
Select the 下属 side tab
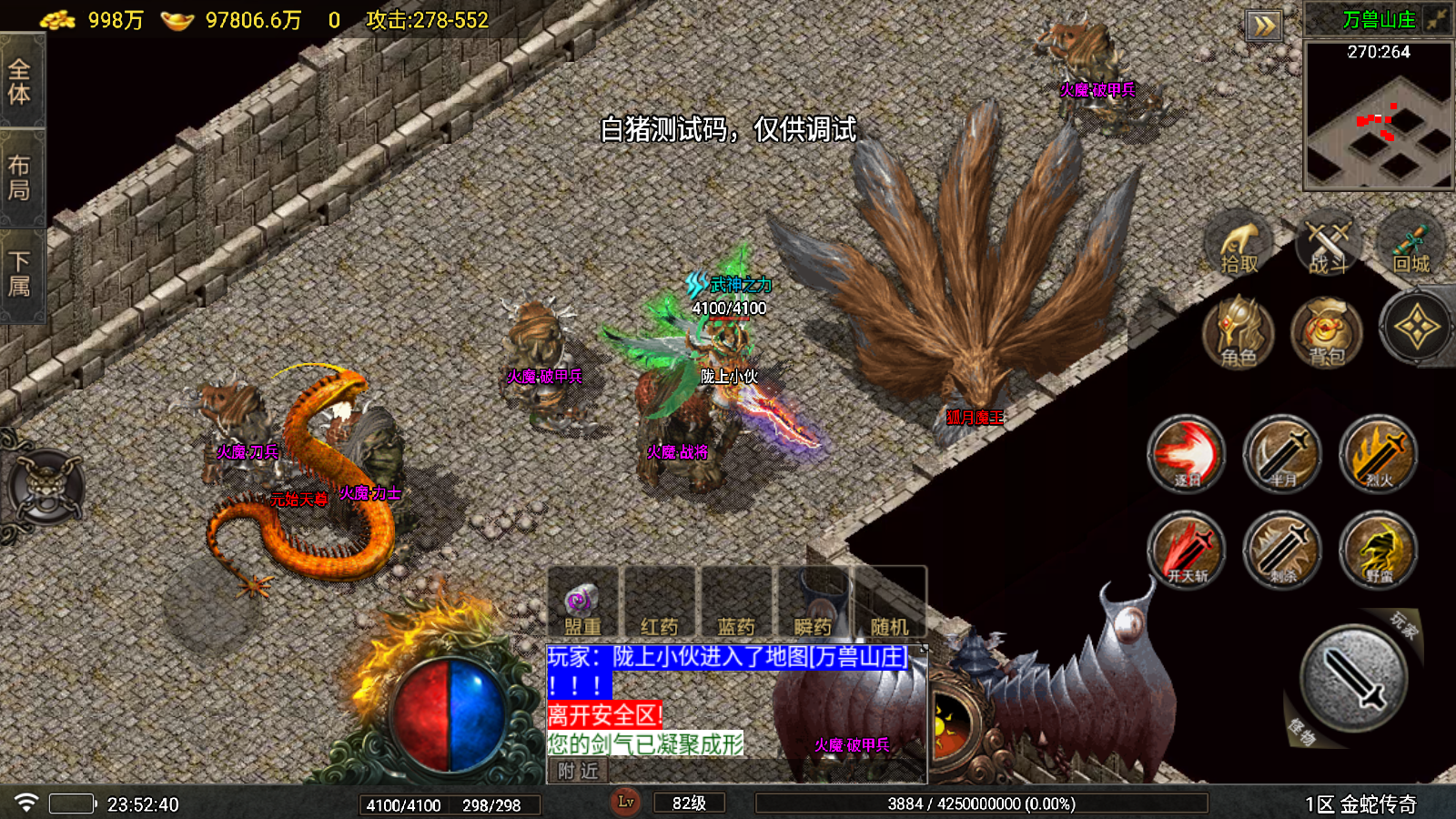[20, 273]
